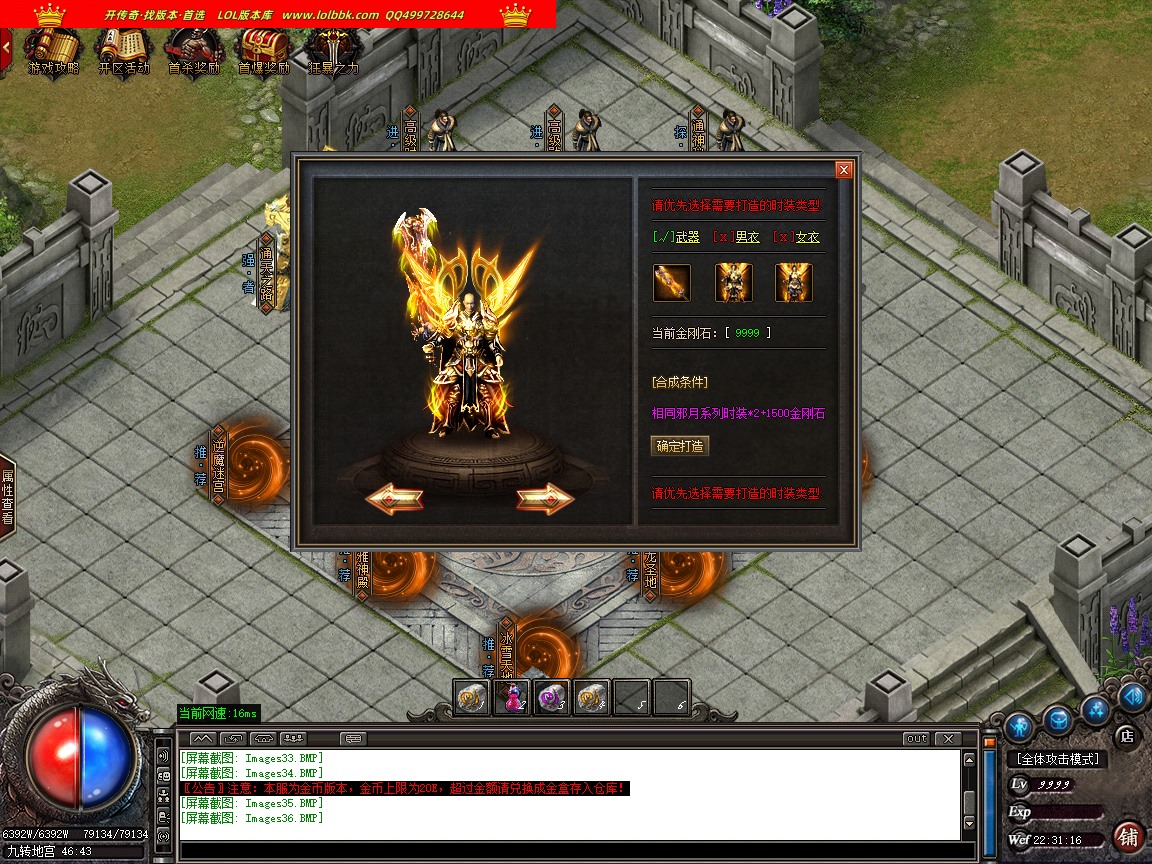Close the fashion forging dialog
The height and width of the screenshot is (864, 1152).
(x=844, y=170)
